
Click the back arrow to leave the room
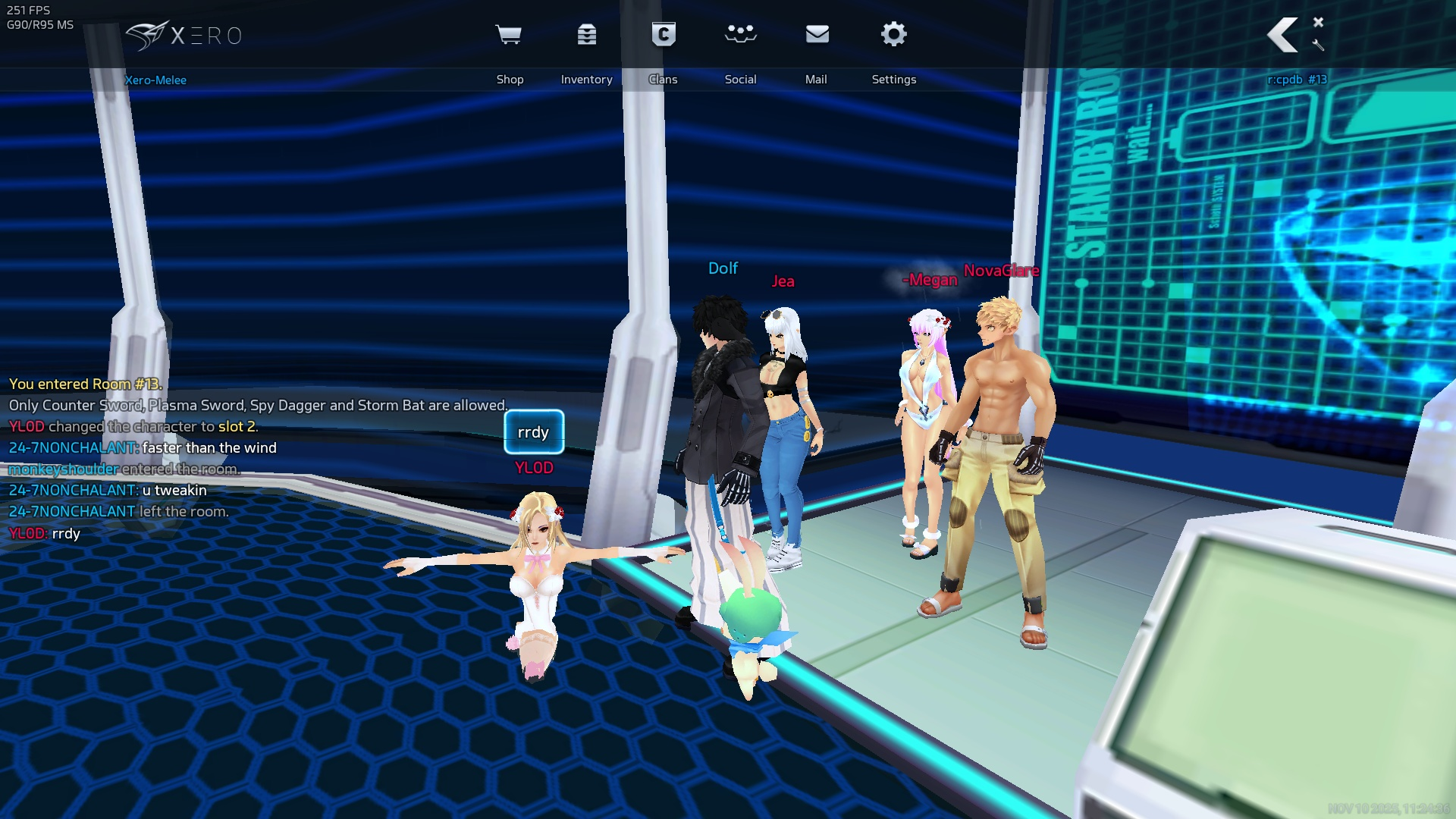(1283, 36)
